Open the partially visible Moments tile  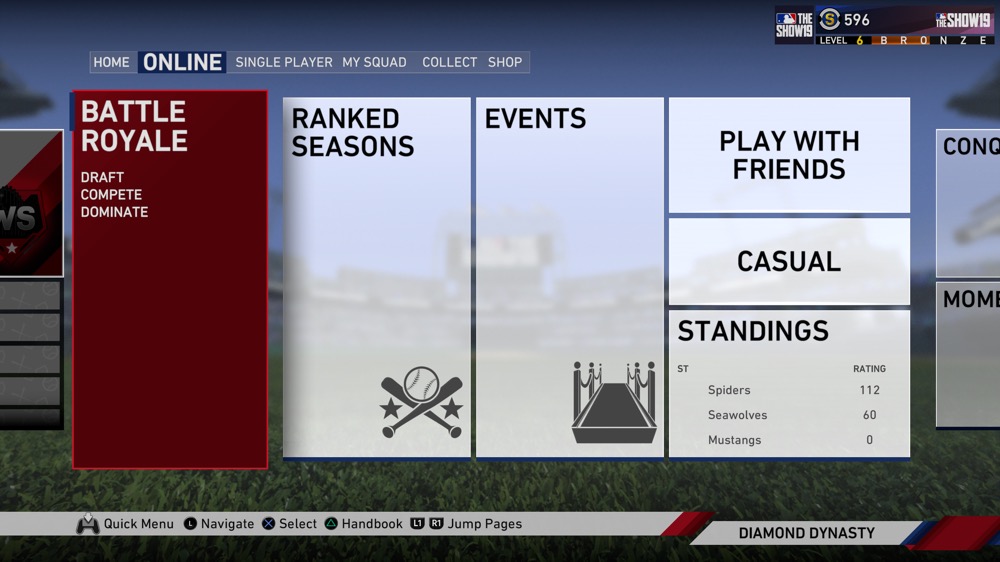pos(968,354)
